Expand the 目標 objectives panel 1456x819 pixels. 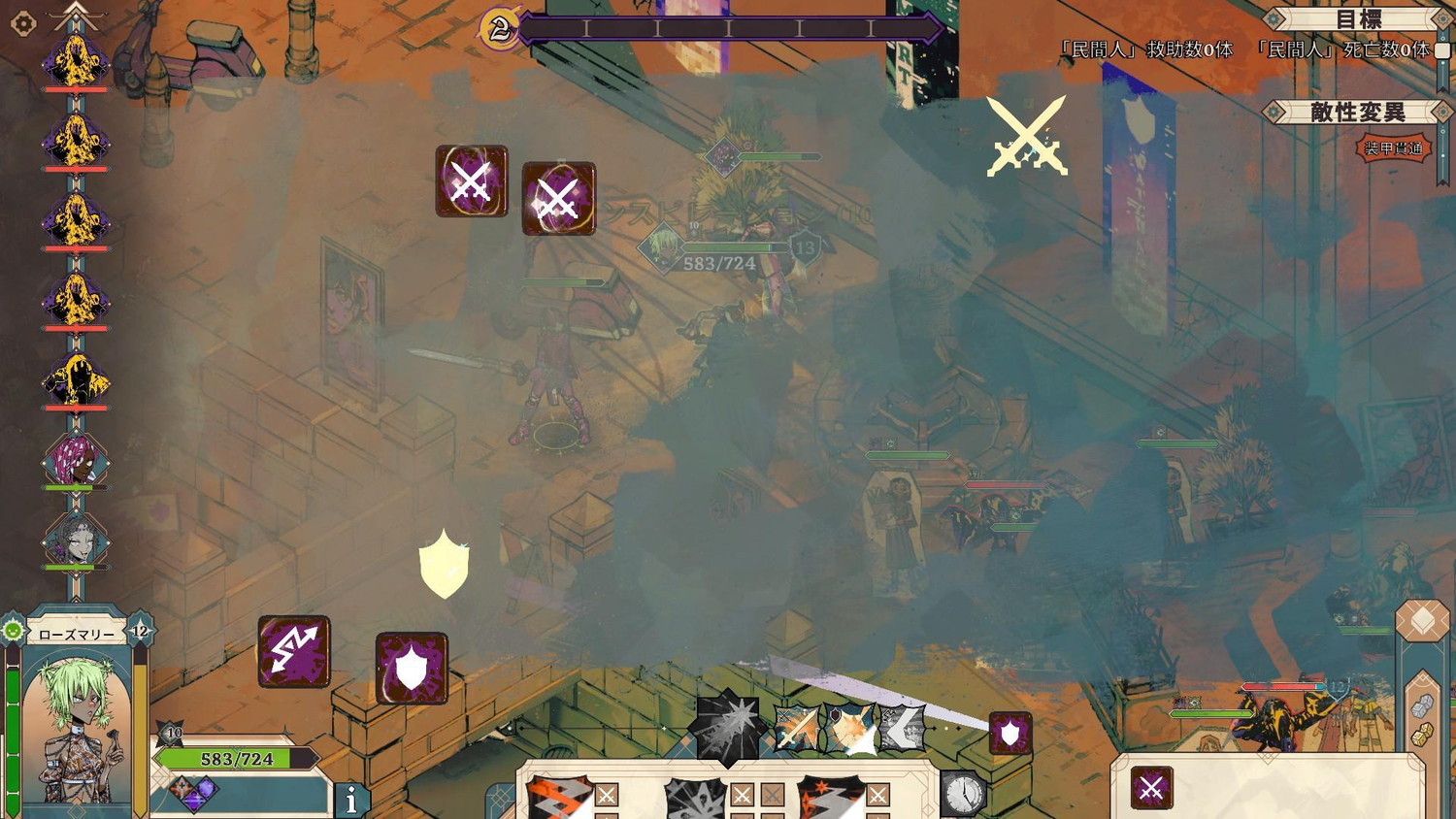pyautogui.click(x=1358, y=20)
